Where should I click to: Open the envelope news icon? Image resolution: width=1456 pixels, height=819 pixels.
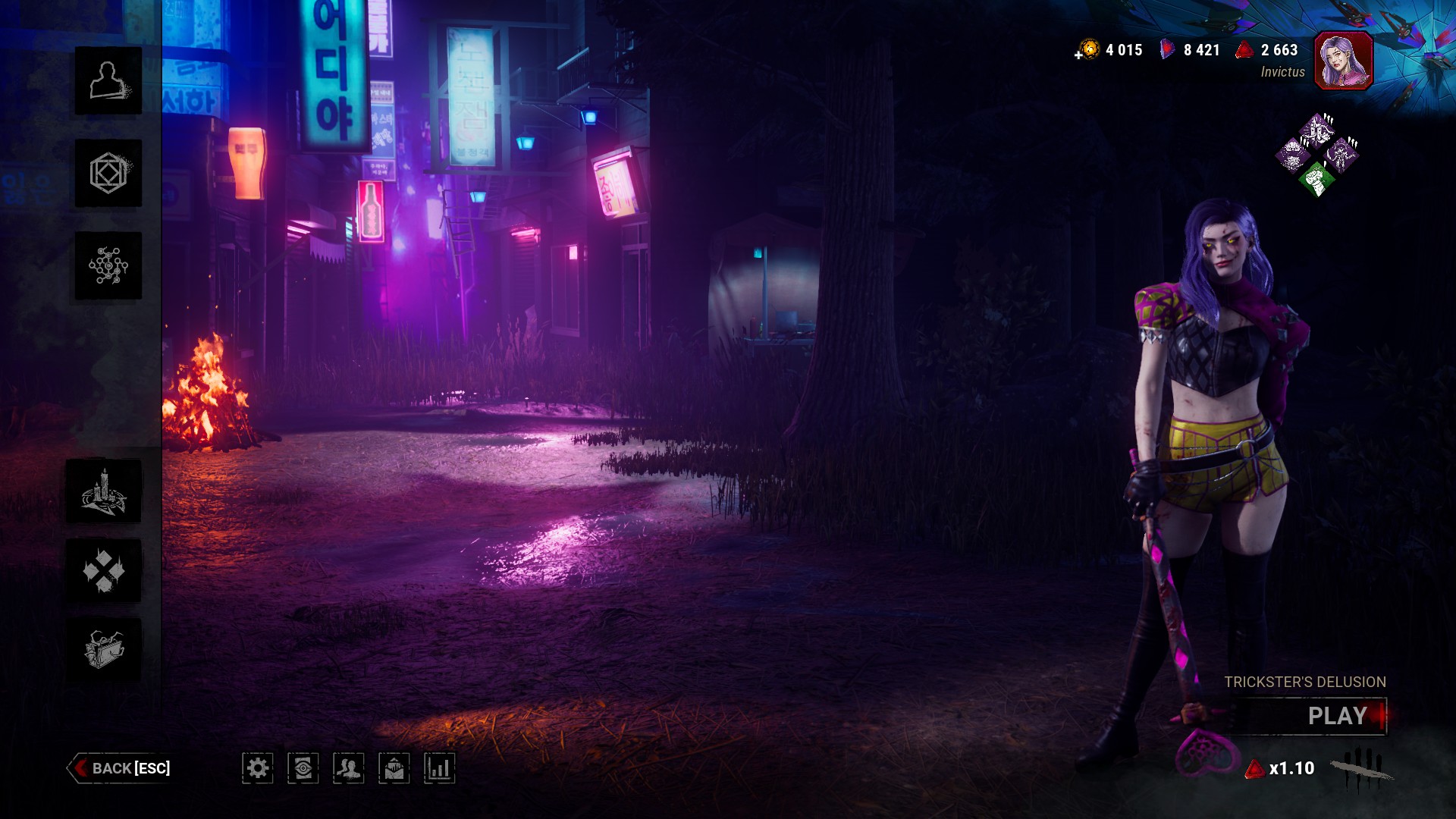[394, 768]
